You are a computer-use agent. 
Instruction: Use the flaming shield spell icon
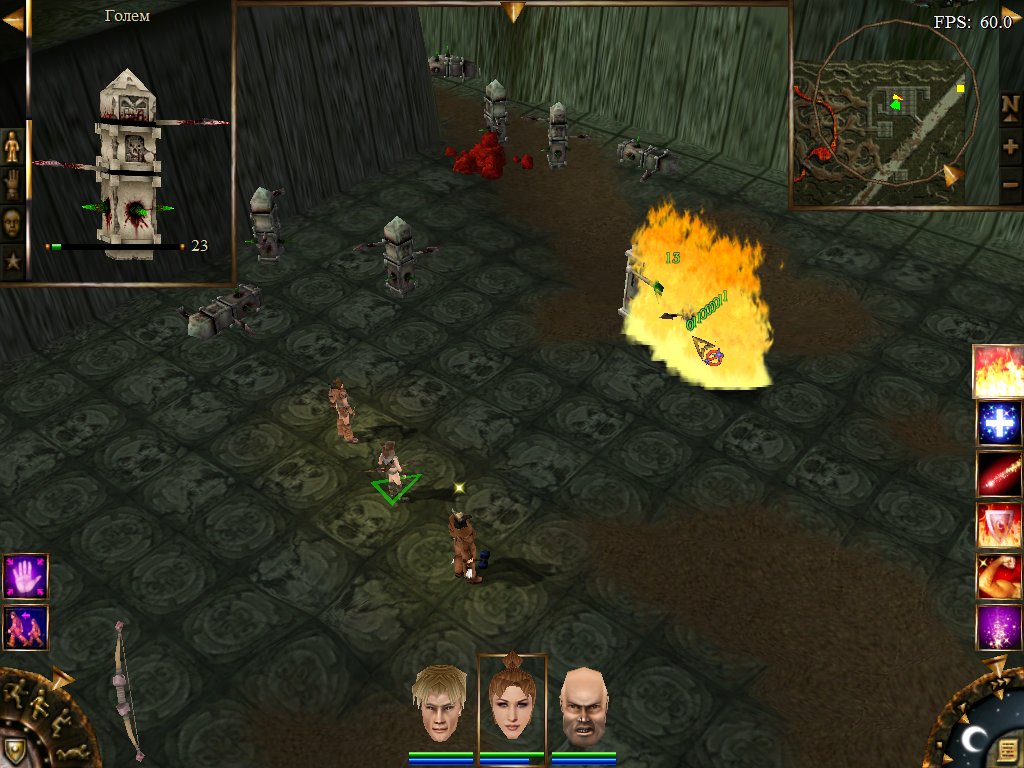(x=998, y=526)
